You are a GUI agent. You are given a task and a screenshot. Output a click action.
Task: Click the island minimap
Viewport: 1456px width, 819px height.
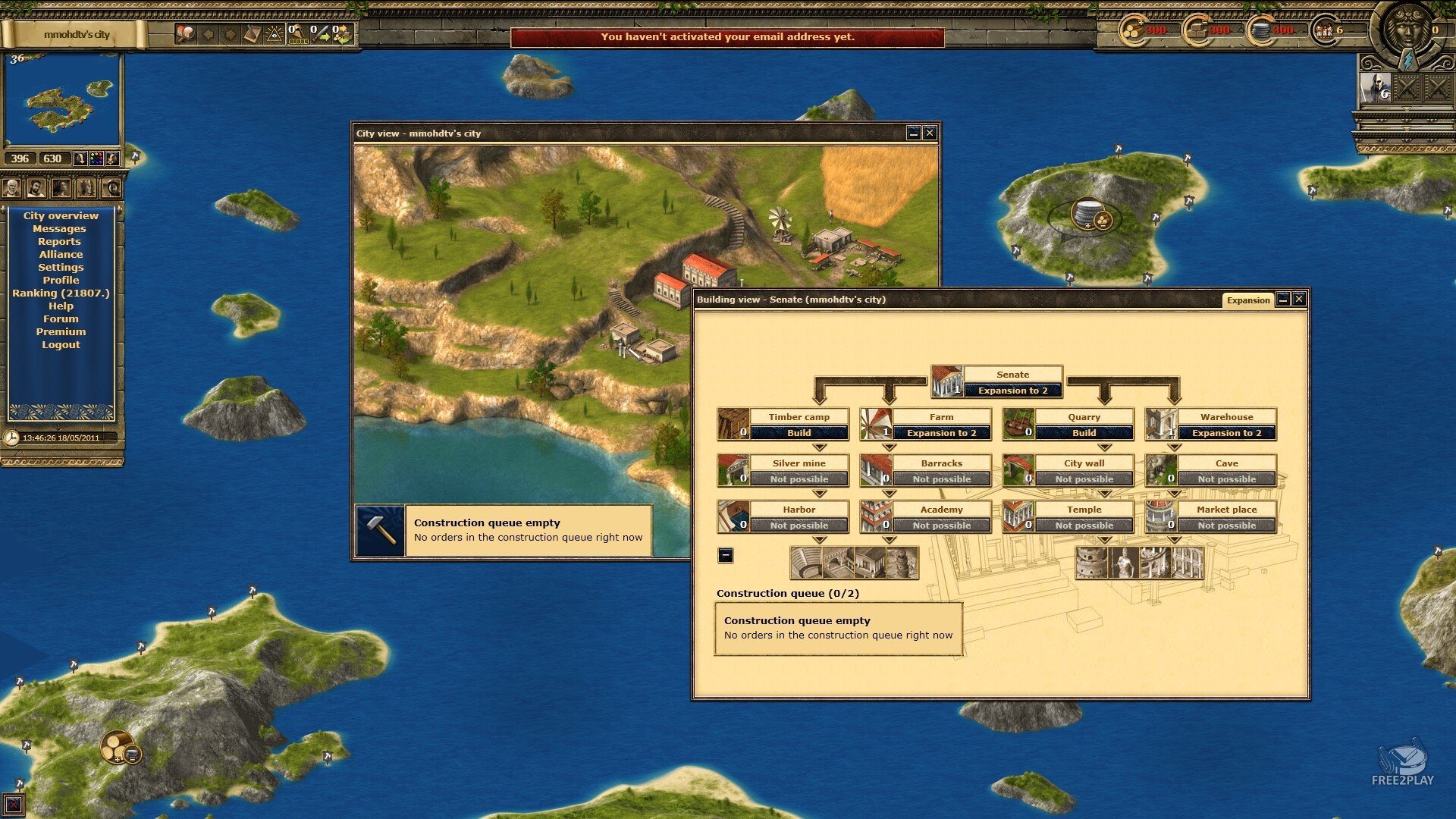coord(62,100)
